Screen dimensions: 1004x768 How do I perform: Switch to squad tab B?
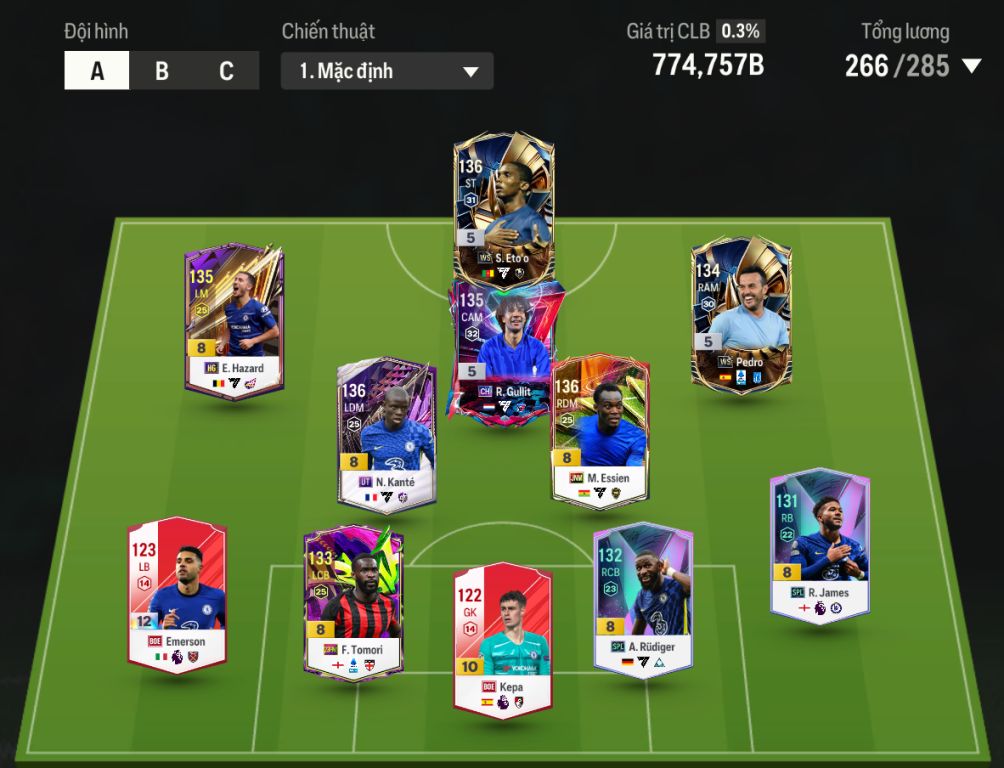(162, 71)
